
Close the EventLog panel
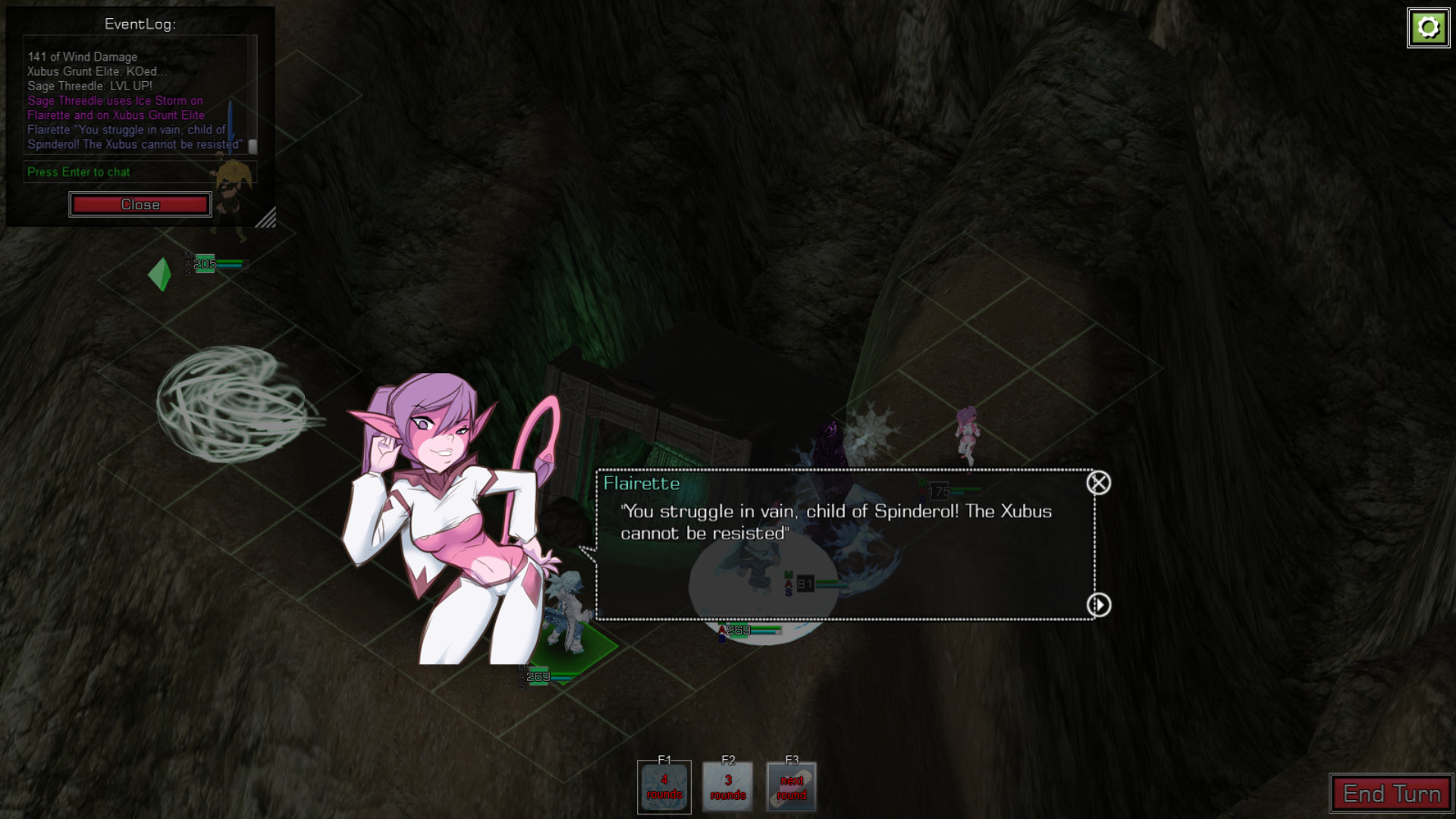(140, 205)
